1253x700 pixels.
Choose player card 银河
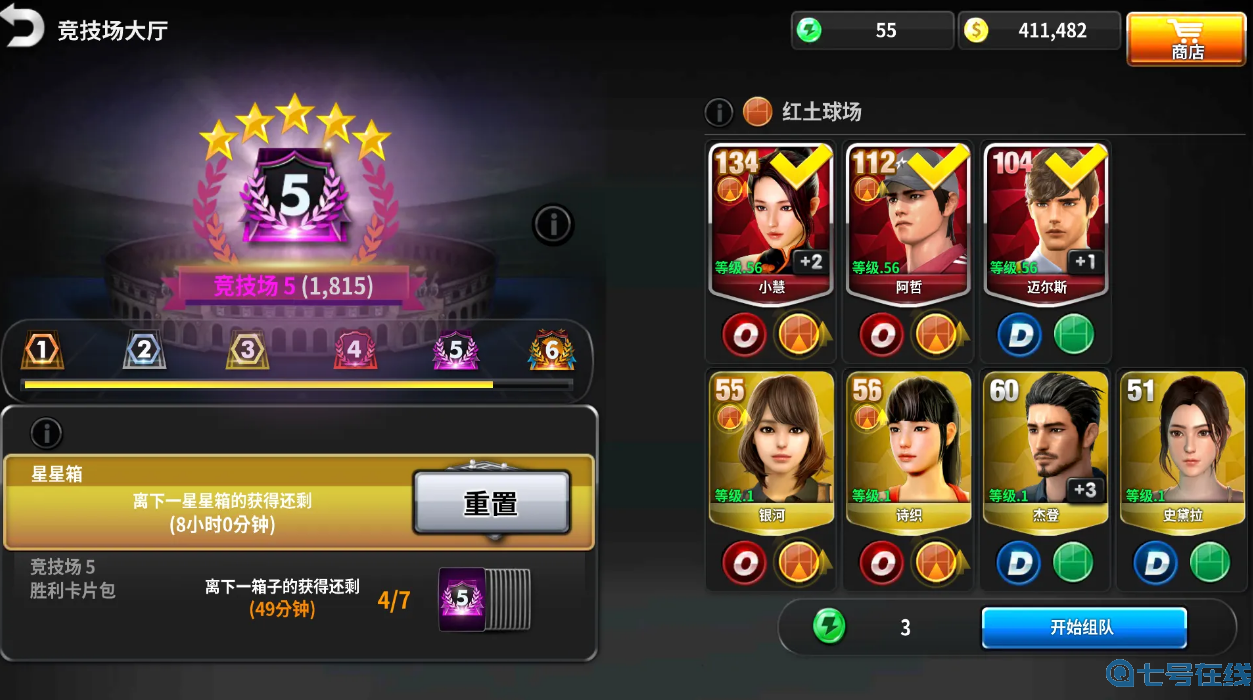point(771,447)
